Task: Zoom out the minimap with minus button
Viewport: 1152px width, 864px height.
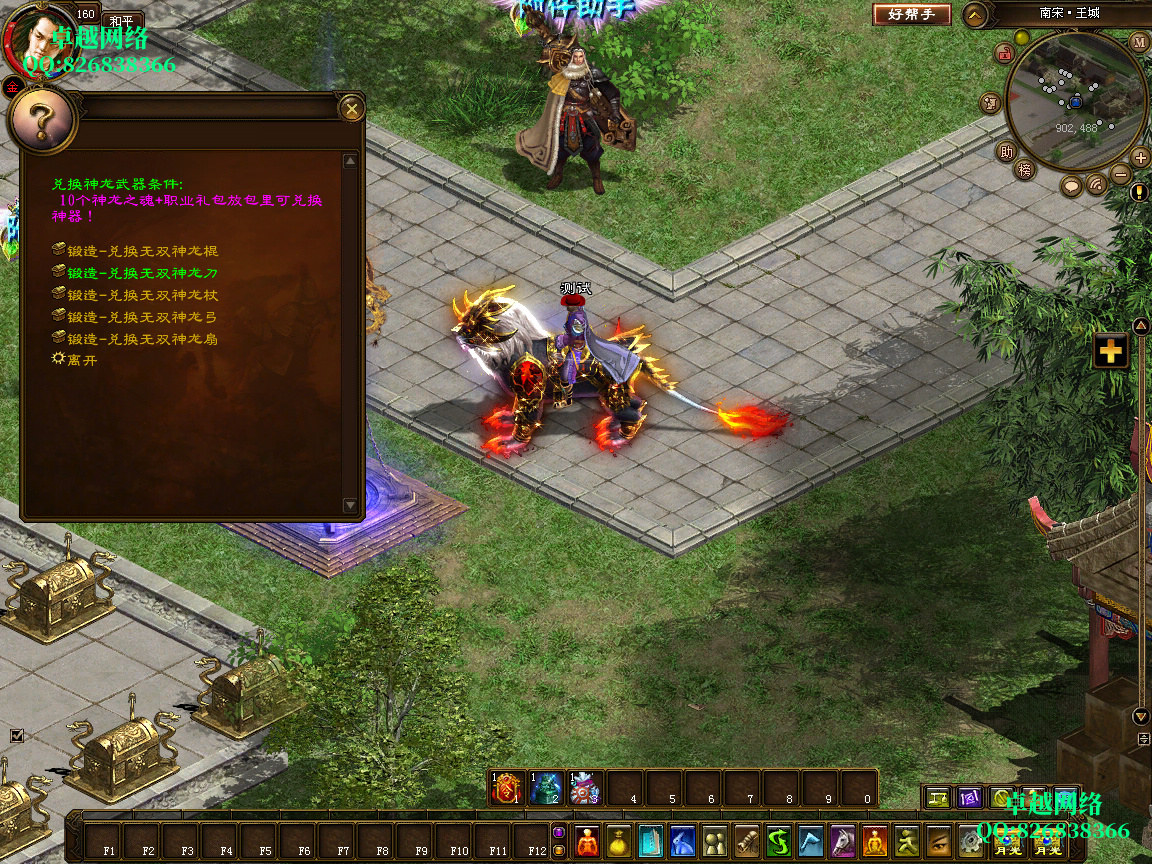Action: tap(1121, 173)
